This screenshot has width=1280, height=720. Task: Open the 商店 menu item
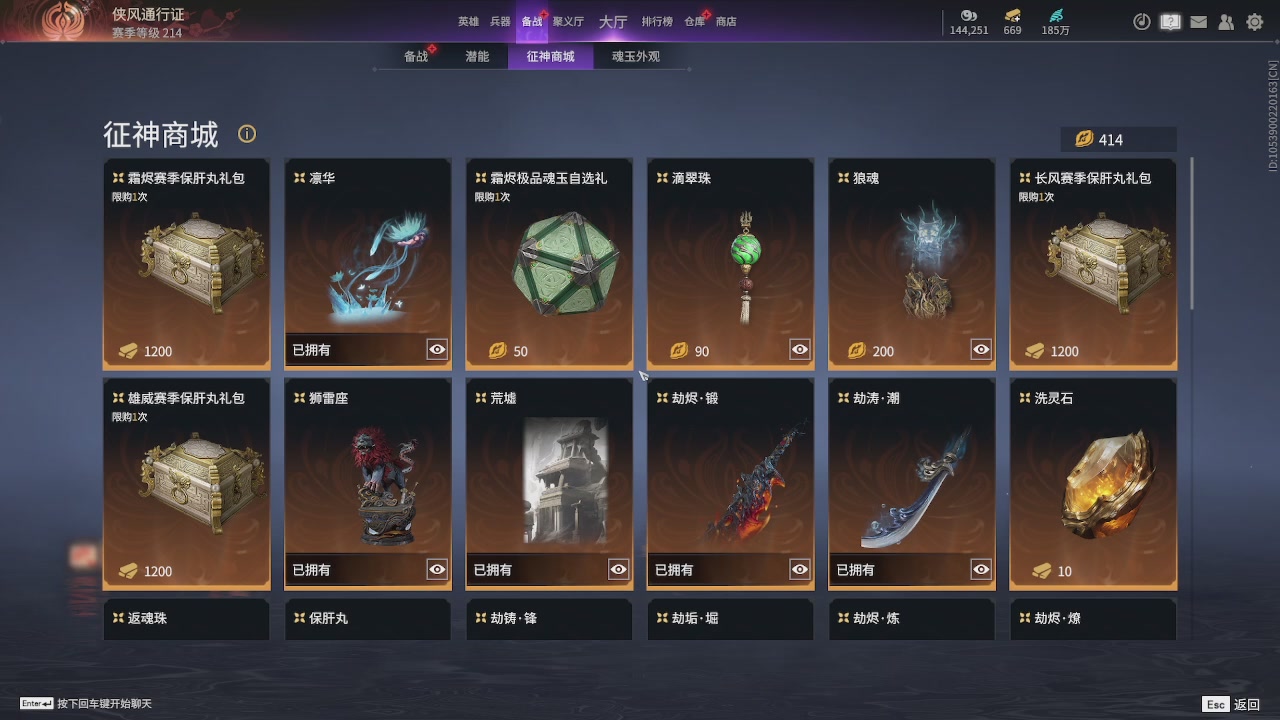pyautogui.click(x=725, y=20)
